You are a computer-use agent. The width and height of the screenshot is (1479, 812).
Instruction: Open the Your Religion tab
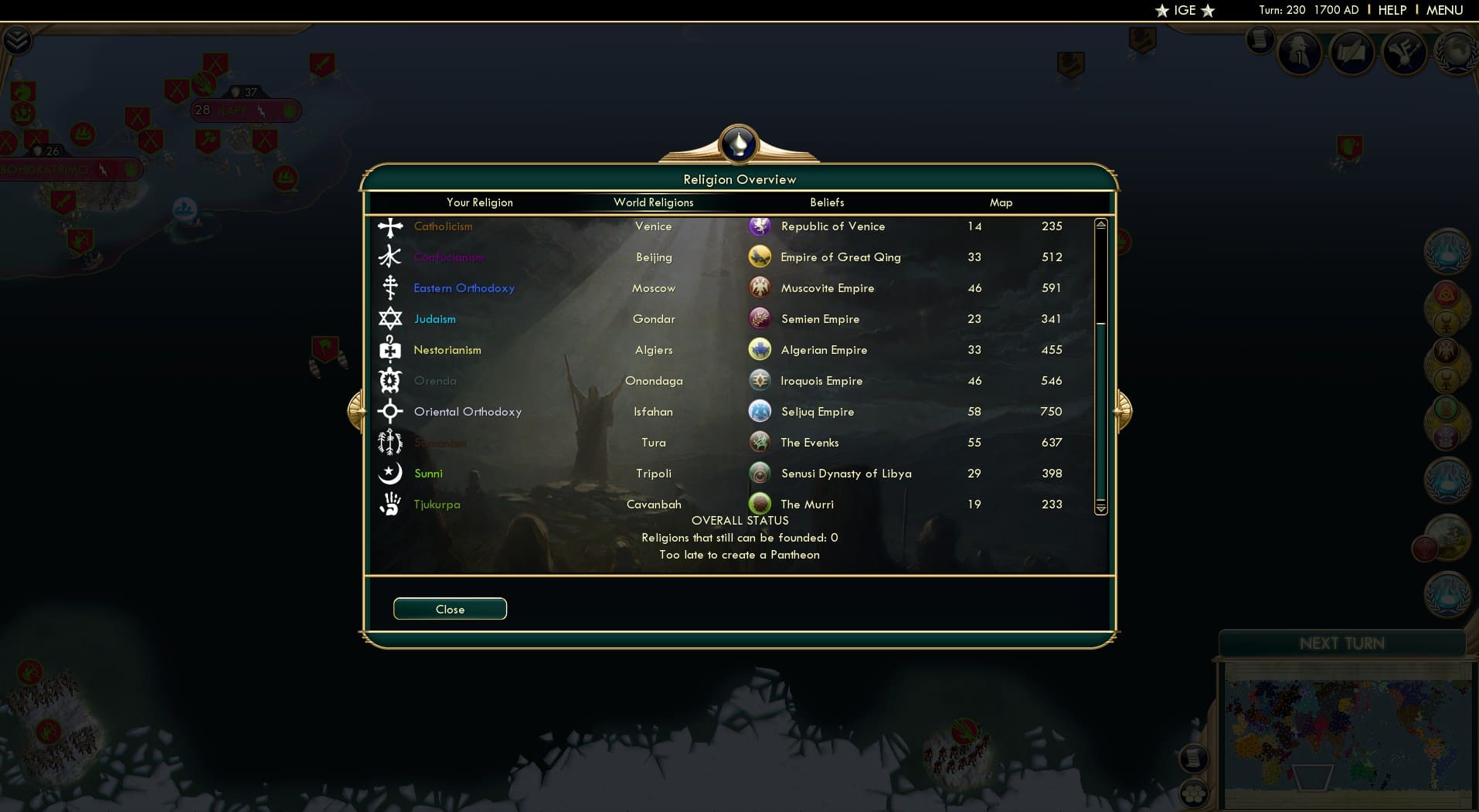pyautogui.click(x=479, y=202)
